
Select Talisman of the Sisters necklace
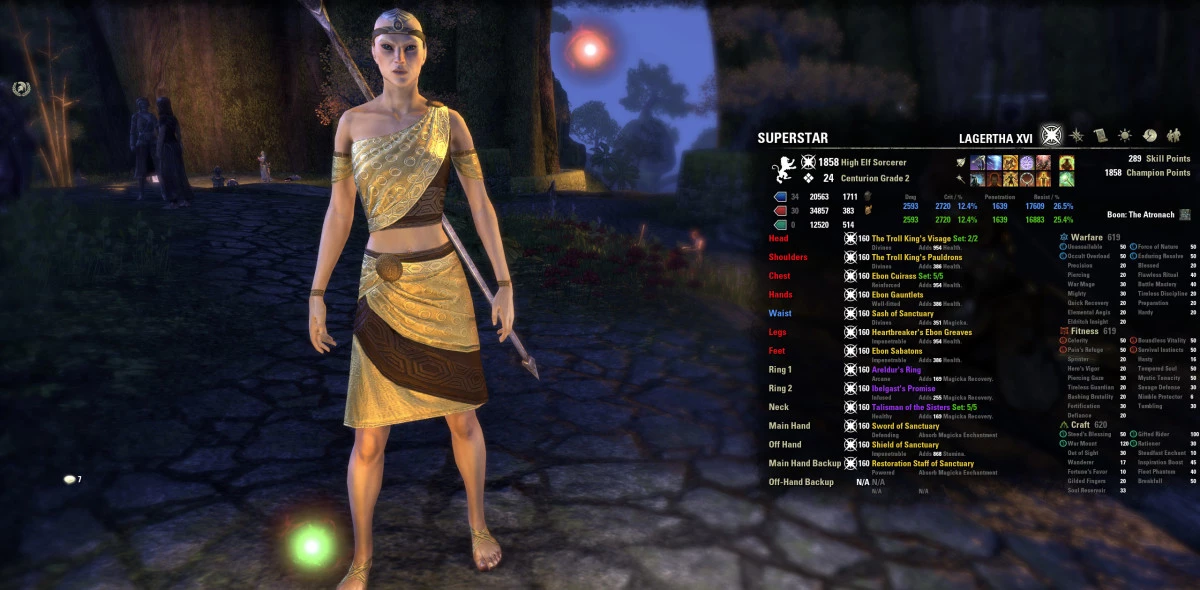click(910, 407)
